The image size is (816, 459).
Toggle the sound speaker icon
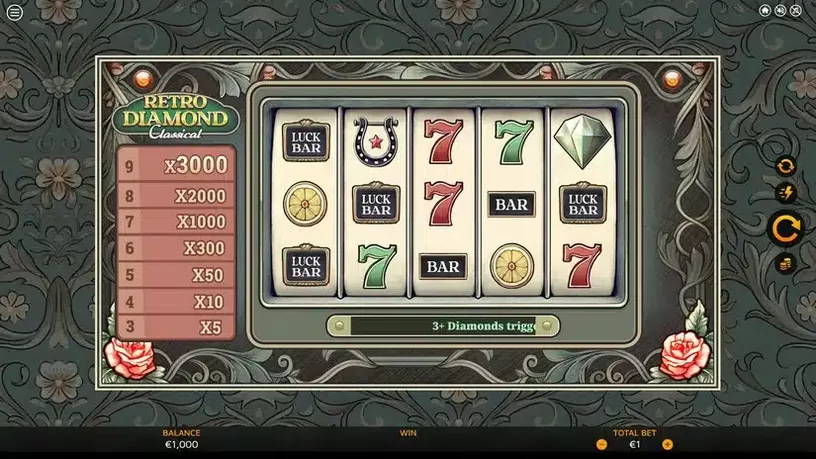pos(780,11)
